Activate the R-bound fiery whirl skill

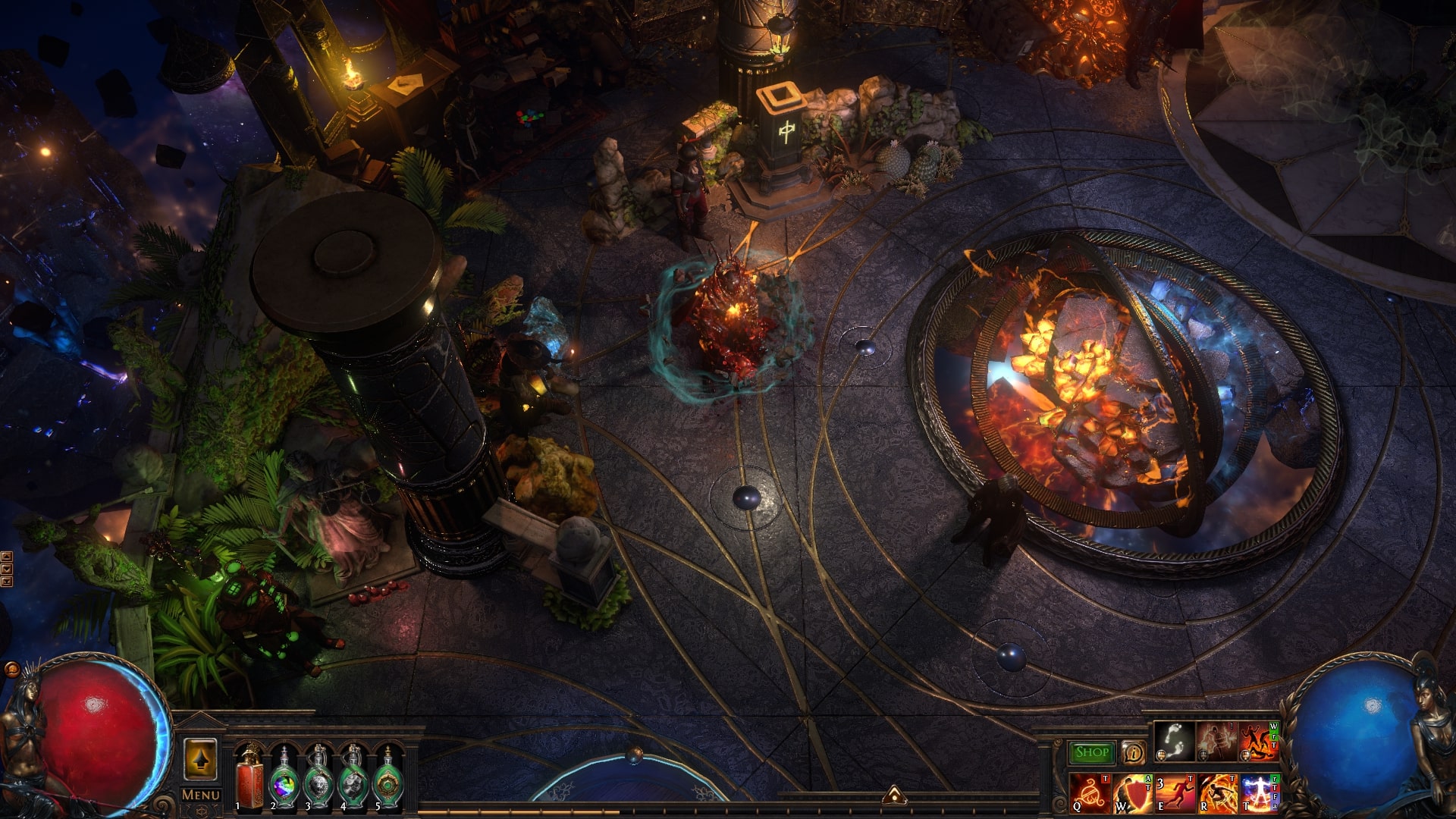point(1217,792)
